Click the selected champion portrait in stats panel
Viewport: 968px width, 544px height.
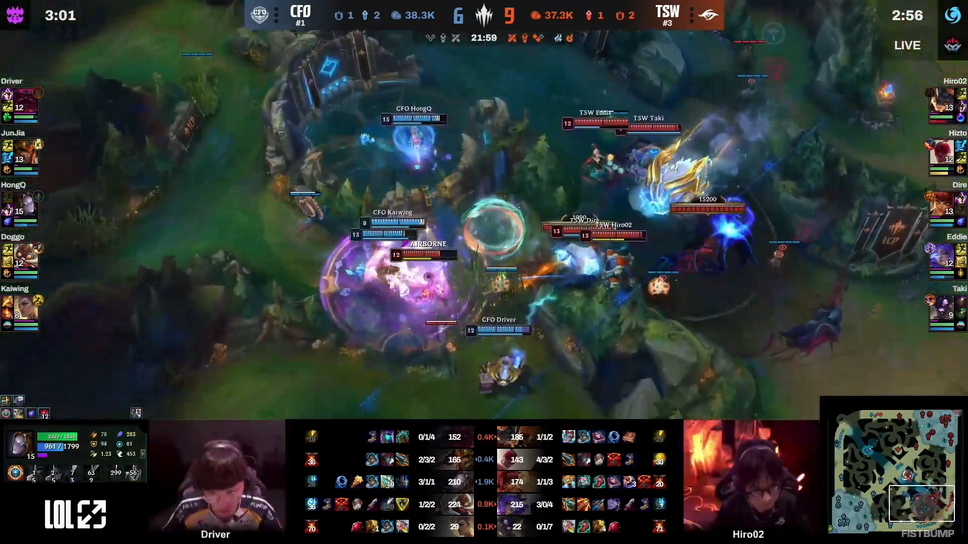pyautogui.click(x=20, y=444)
